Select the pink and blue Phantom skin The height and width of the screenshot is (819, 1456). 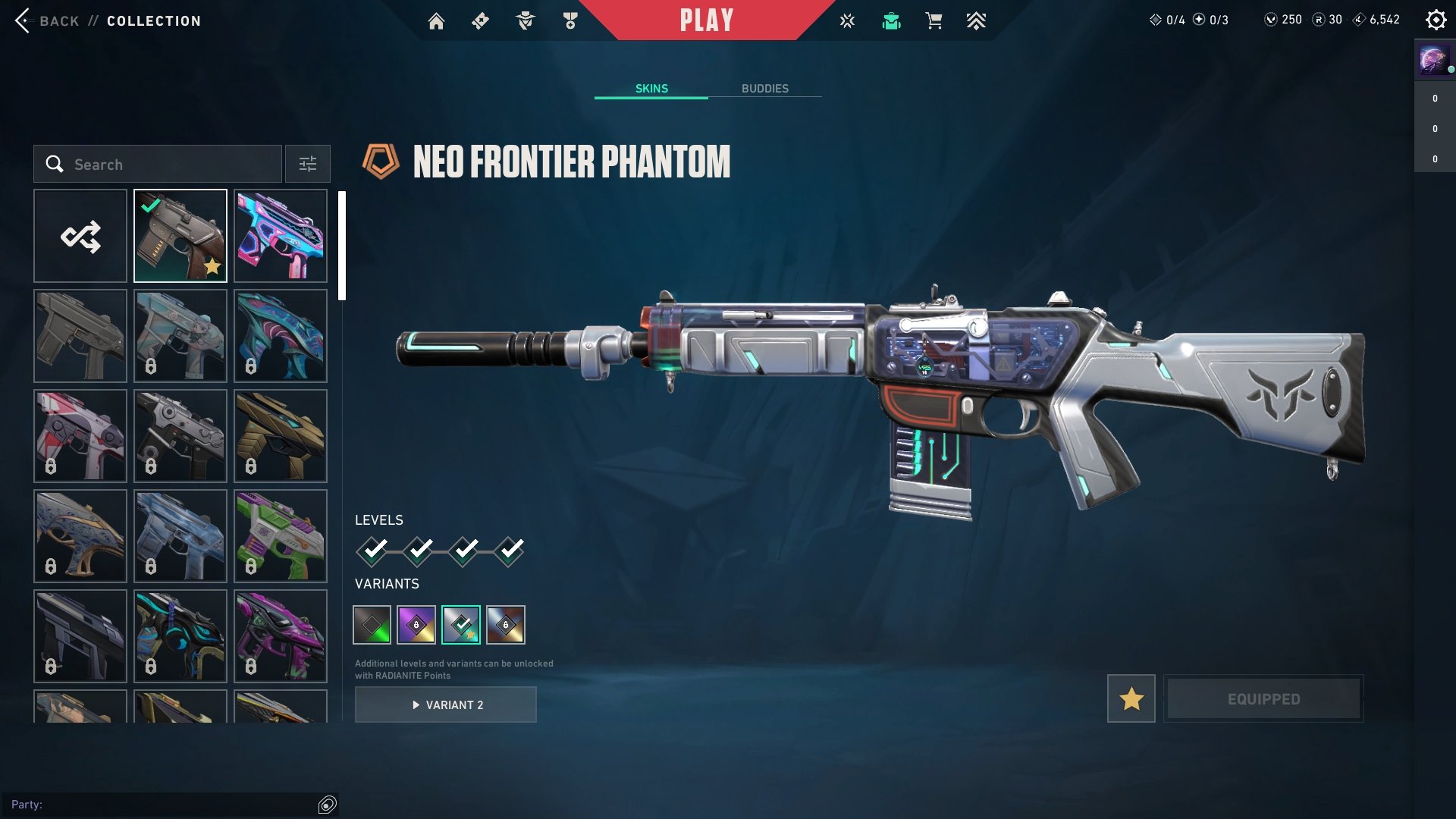pyautogui.click(x=281, y=237)
